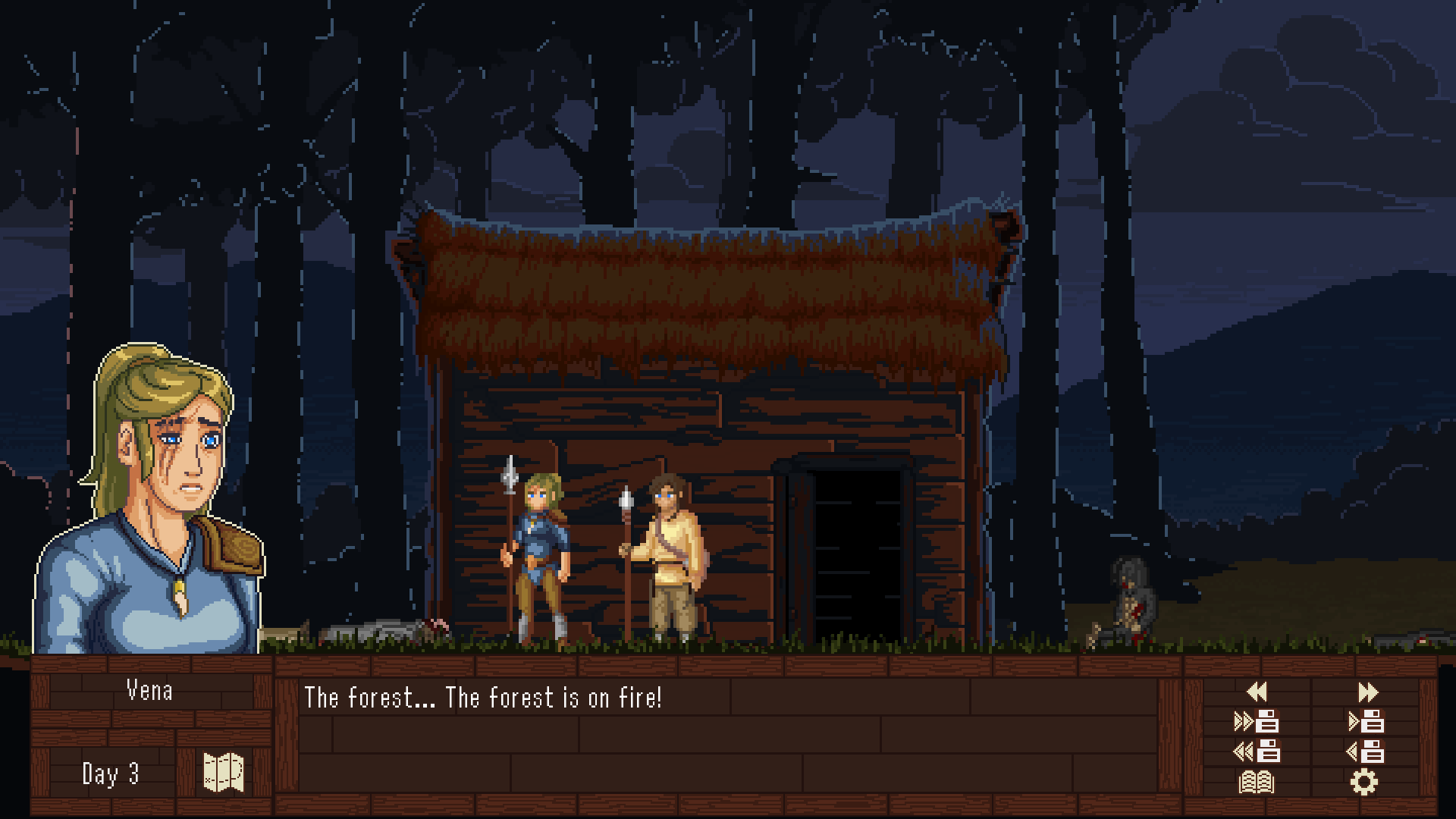Advance the dialogue by clicking the text box

[x=728, y=734]
